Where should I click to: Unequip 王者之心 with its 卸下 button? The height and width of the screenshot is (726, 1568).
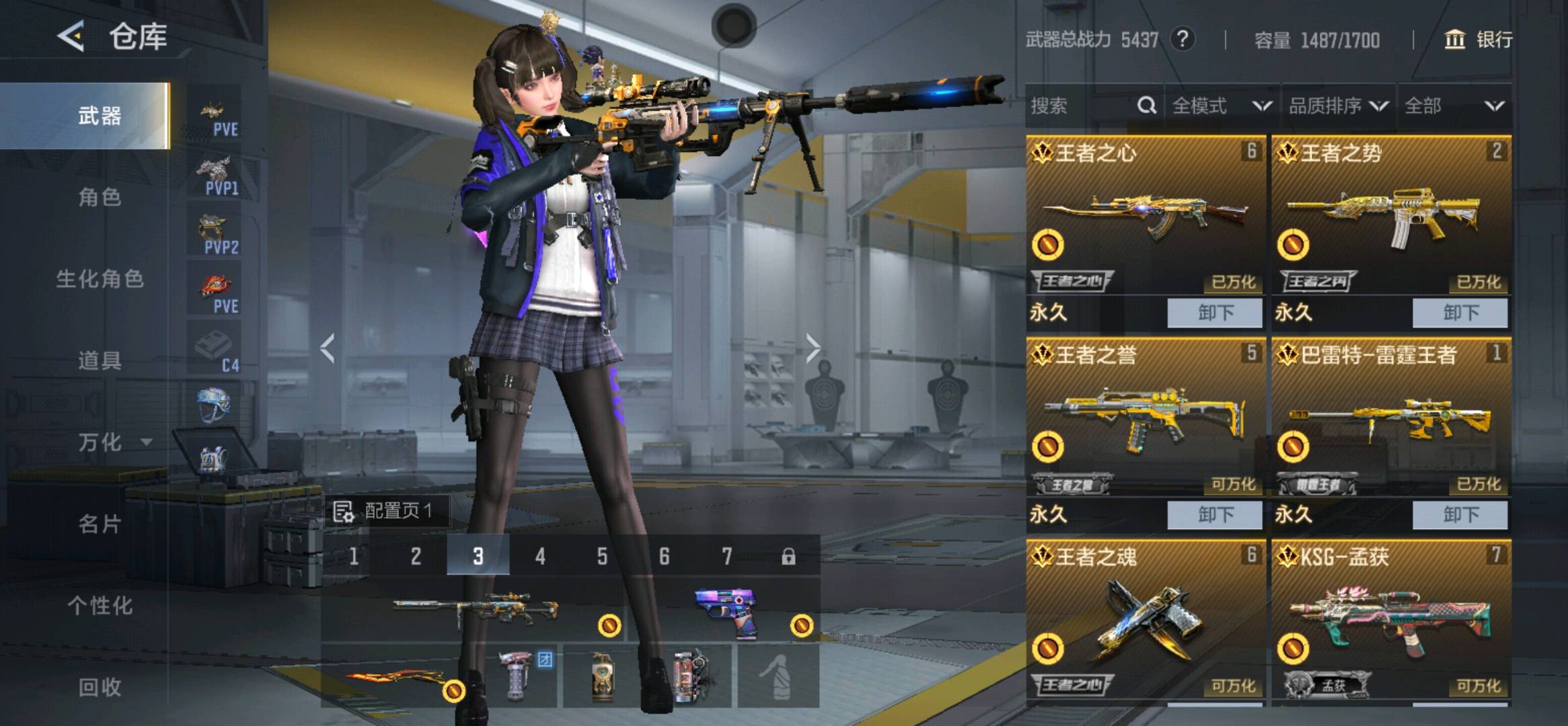pos(1214,313)
